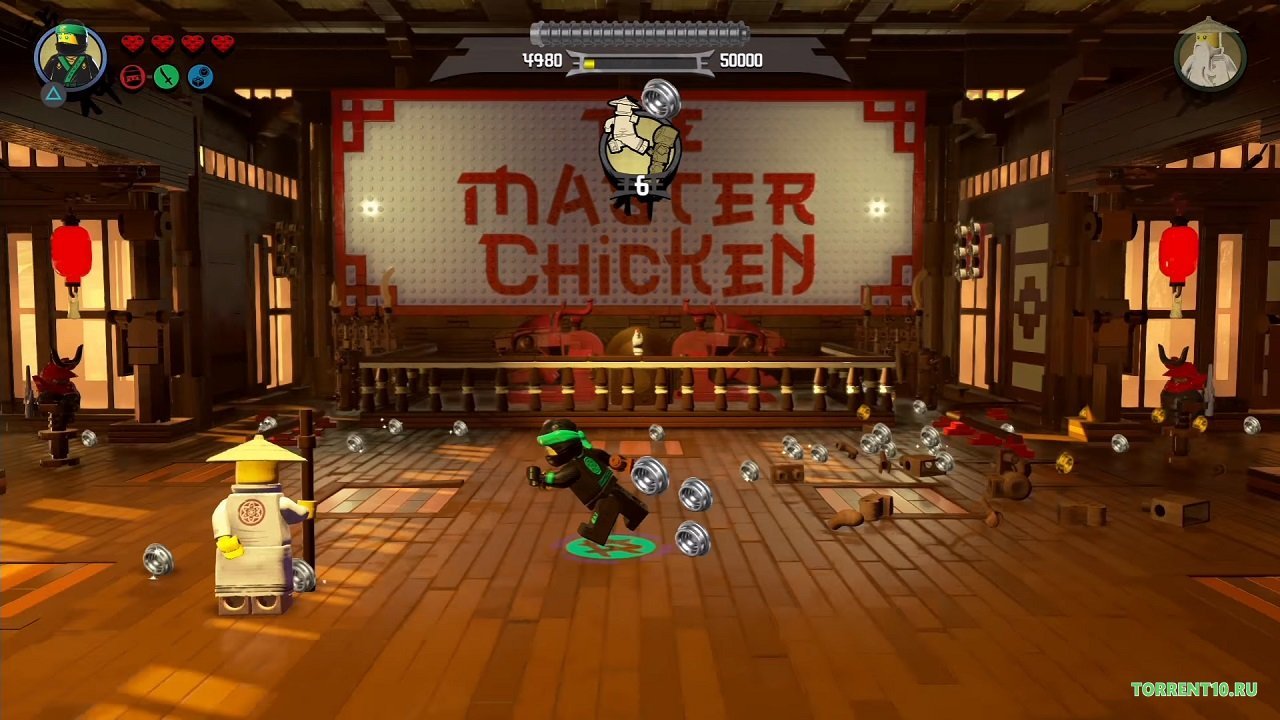Screen dimensions: 1280x720
Task: Click the 50000 target score label
Action: pos(740,61)
